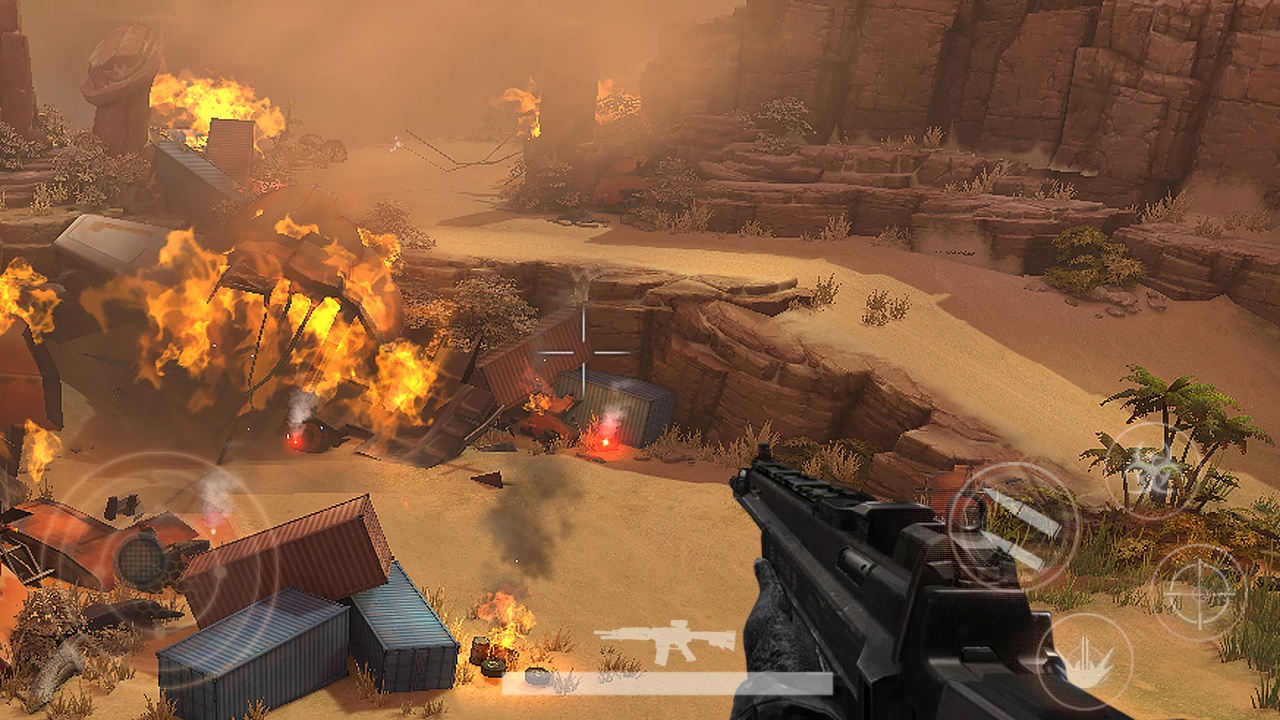Activate the crosshair aim-down-sights button

click(1198, 591)
